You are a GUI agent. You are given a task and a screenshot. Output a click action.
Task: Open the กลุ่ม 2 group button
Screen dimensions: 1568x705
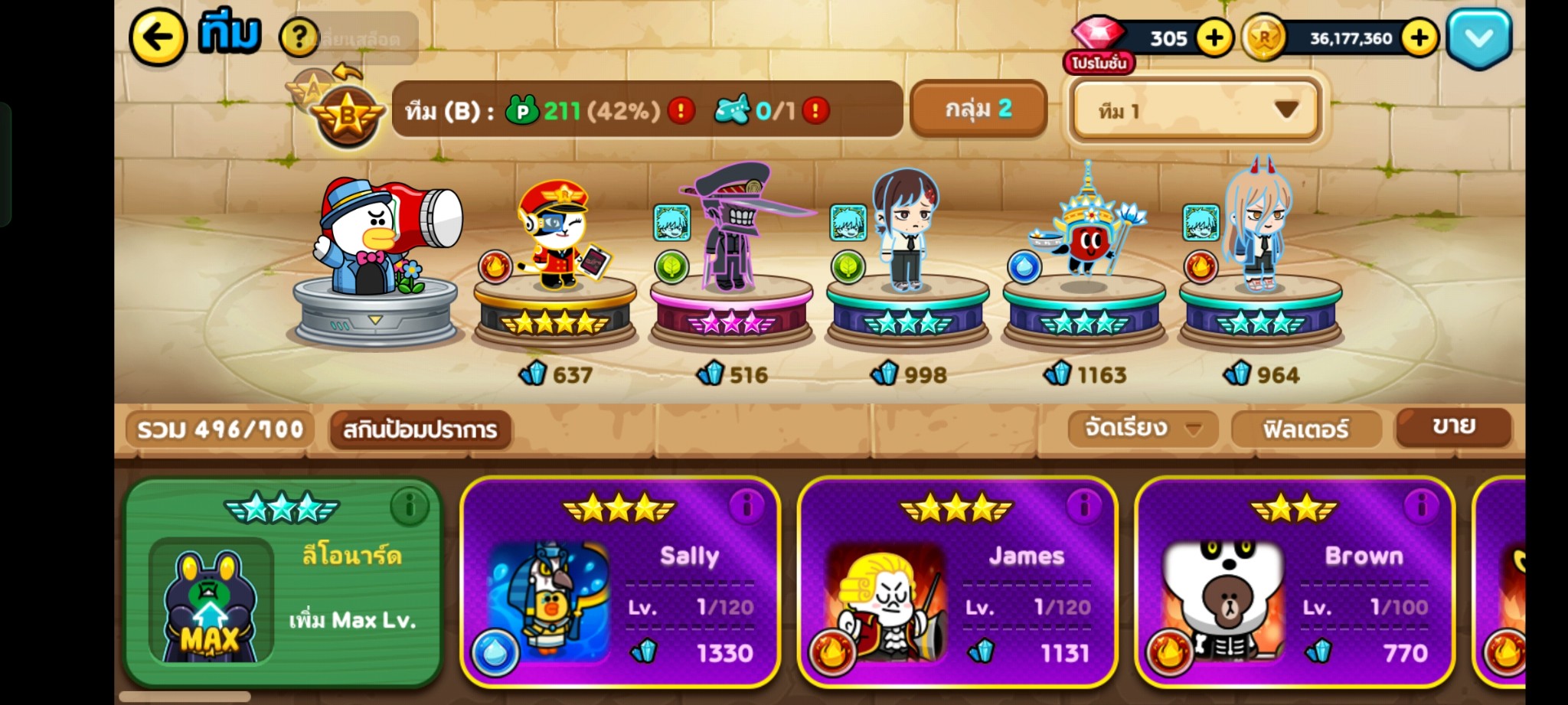click(x=978, y=109)
